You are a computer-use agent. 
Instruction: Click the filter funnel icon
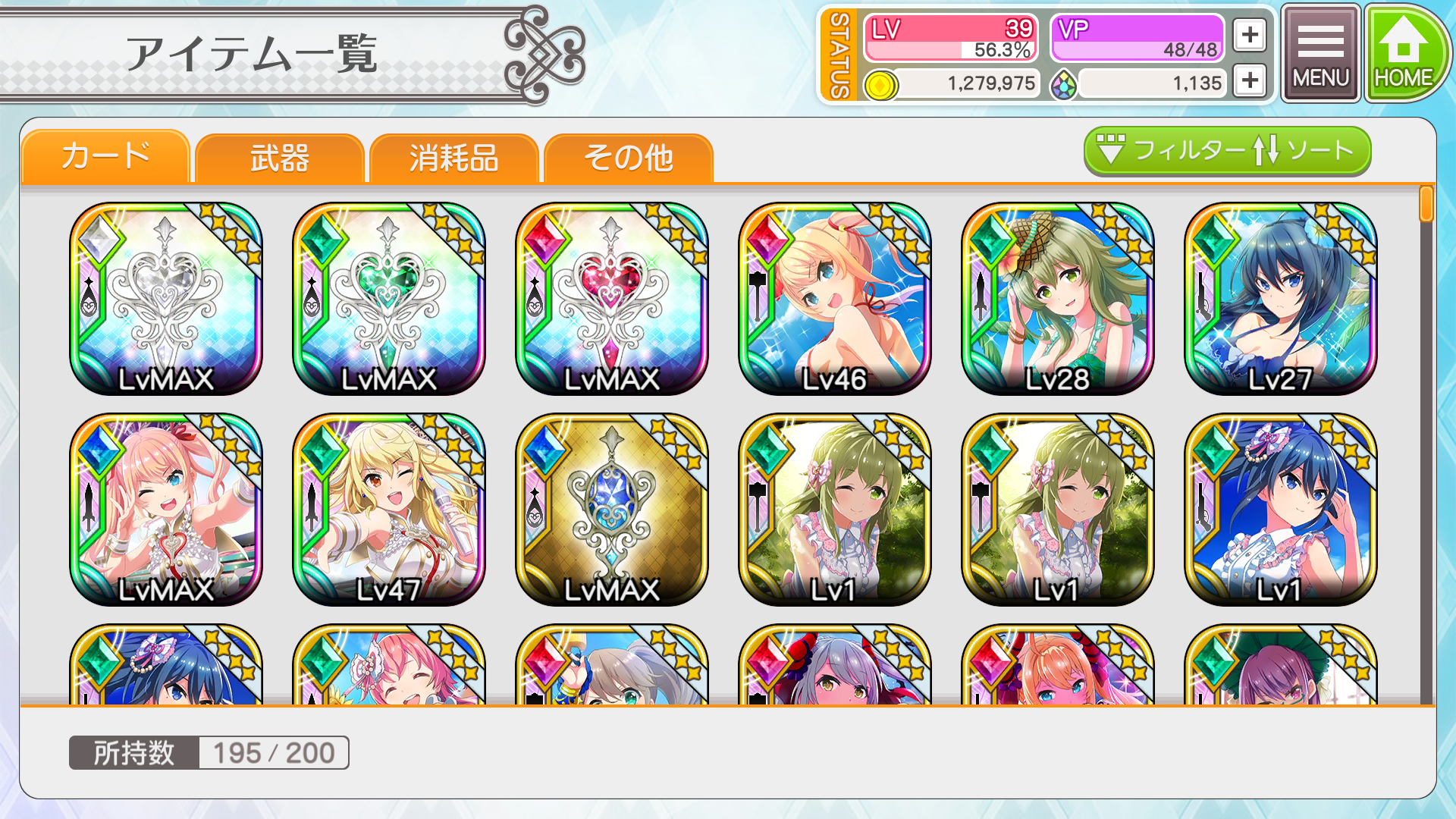(x=1110, y=151)
